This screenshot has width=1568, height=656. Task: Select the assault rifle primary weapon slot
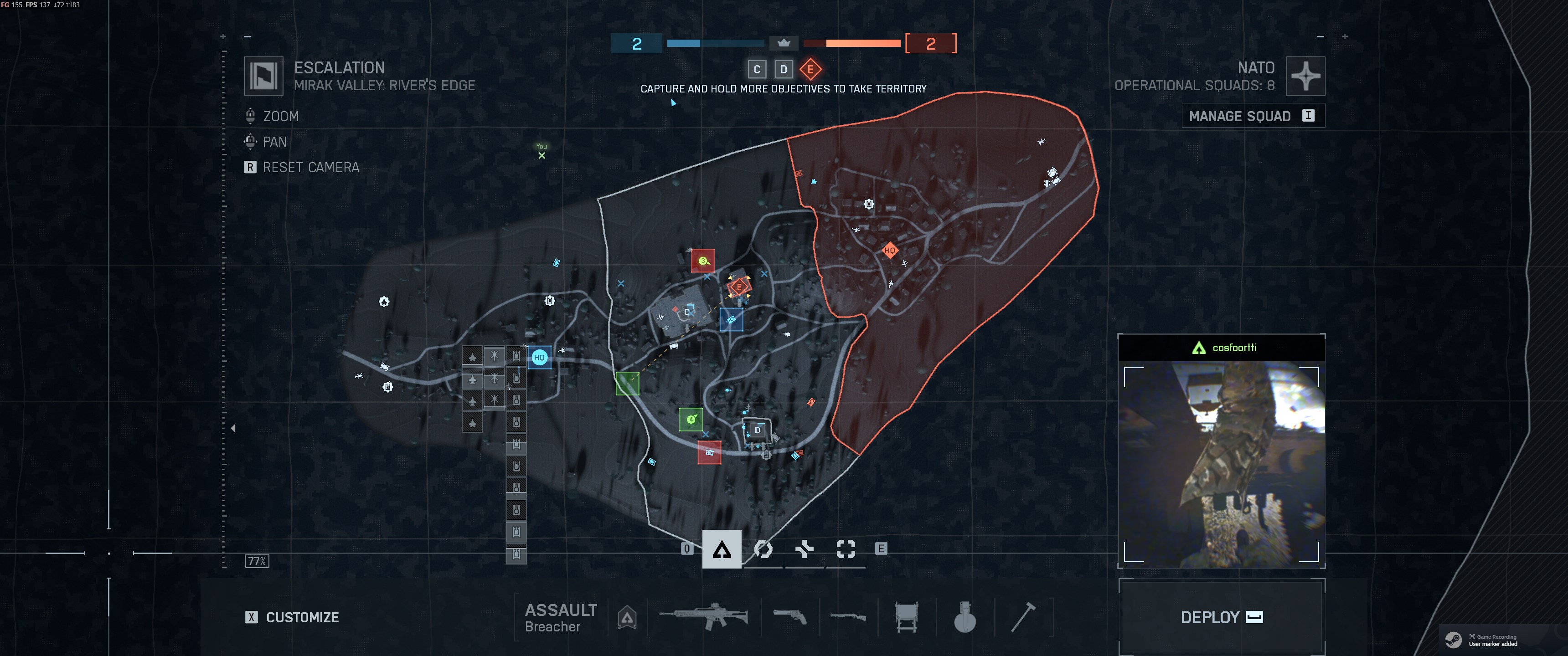(703, 616)
